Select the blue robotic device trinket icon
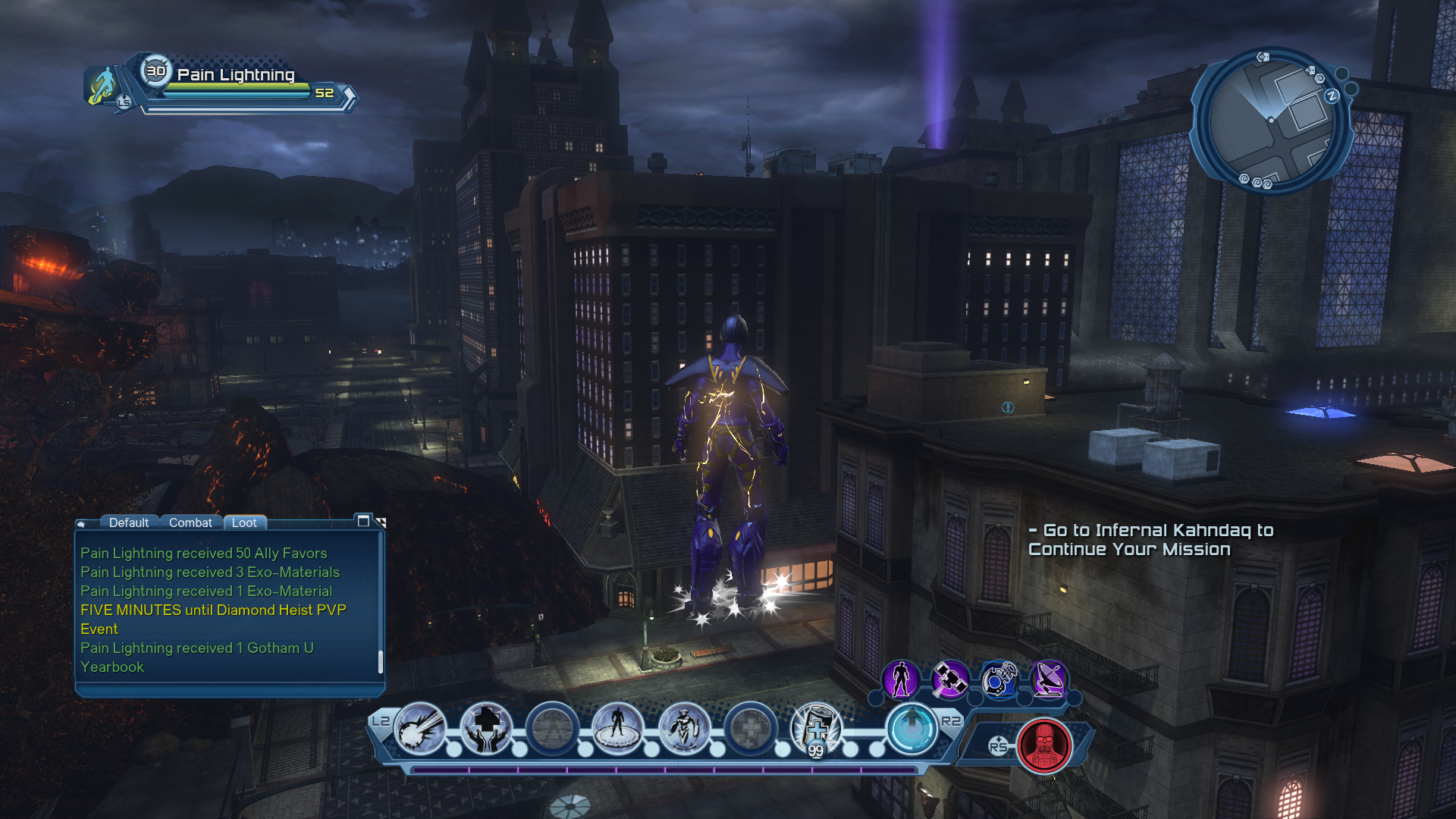 tap(999, 679)
